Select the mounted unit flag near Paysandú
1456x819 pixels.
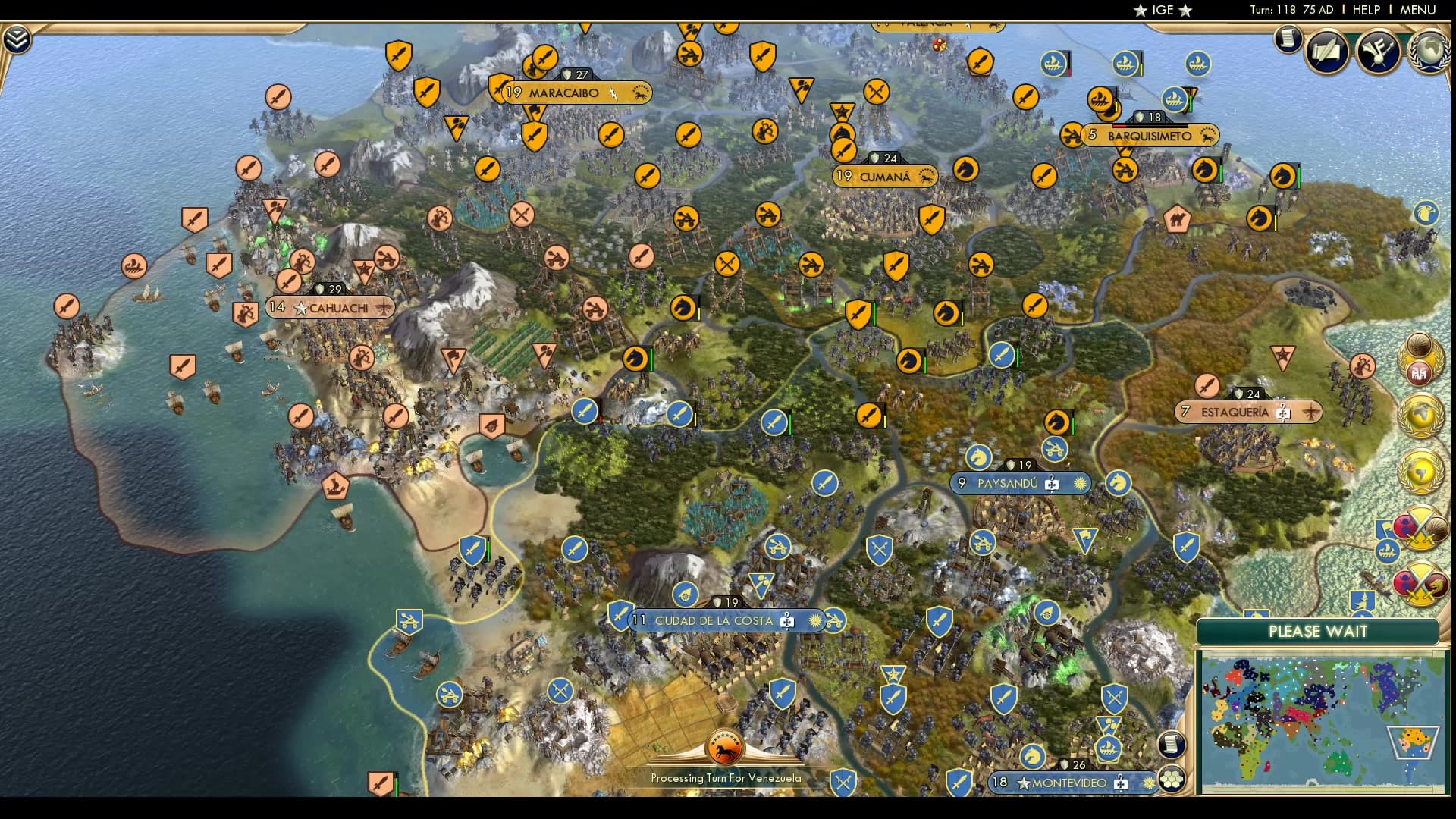978,457
